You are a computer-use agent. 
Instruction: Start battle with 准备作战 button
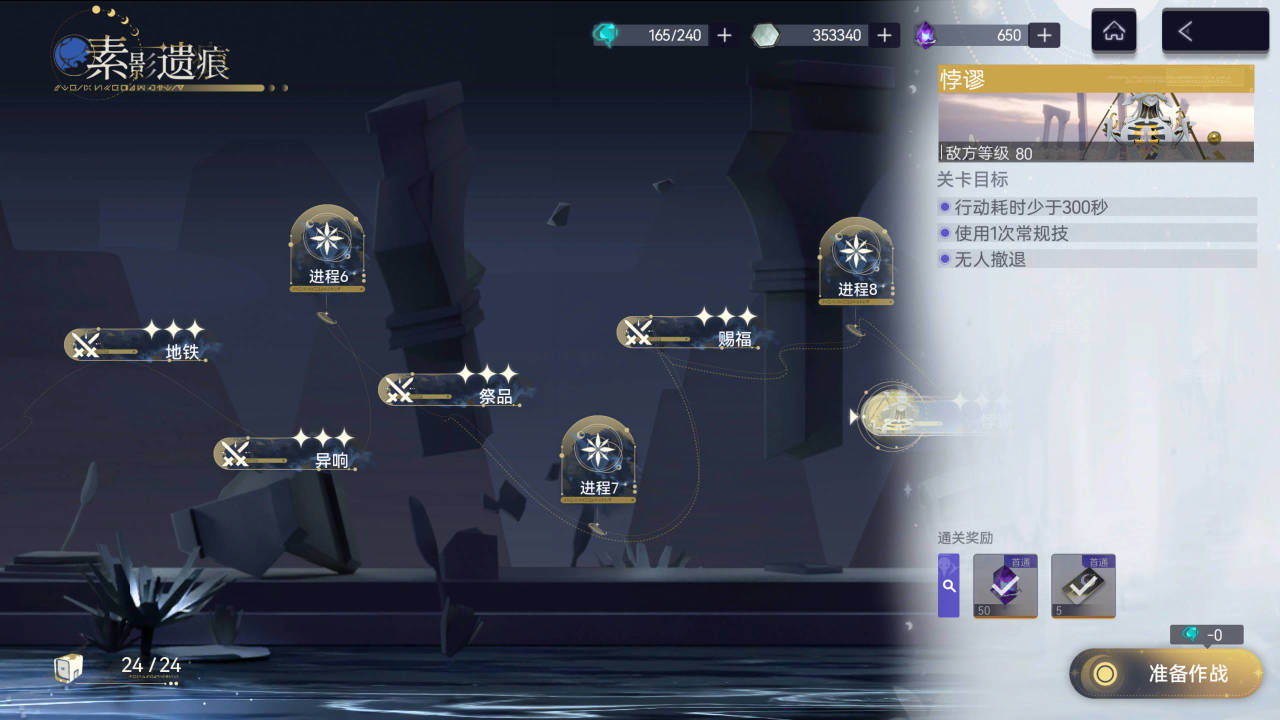pyautogui.click(x=1166, y=673)
